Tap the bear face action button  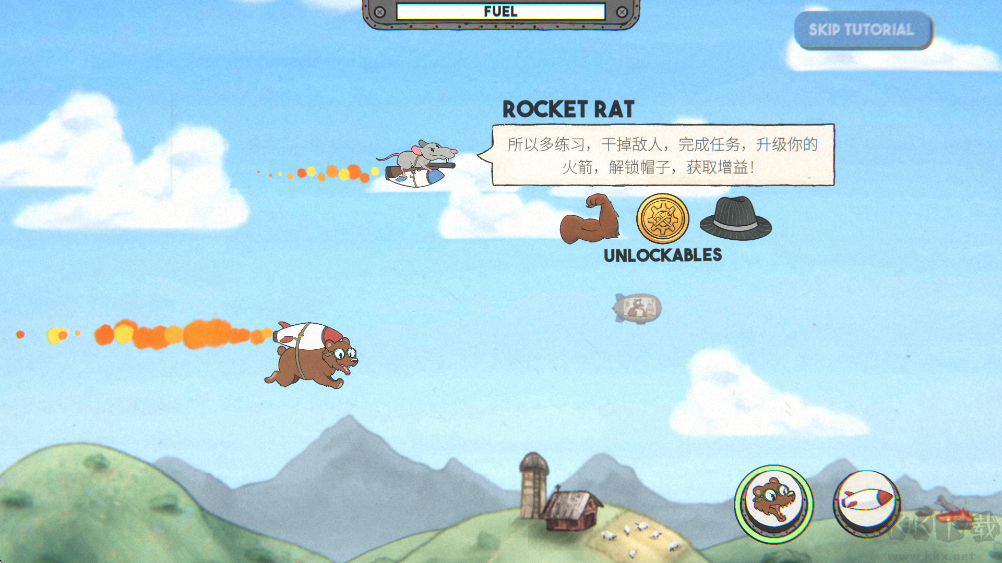pyautogui.click(x=773, y=502)
